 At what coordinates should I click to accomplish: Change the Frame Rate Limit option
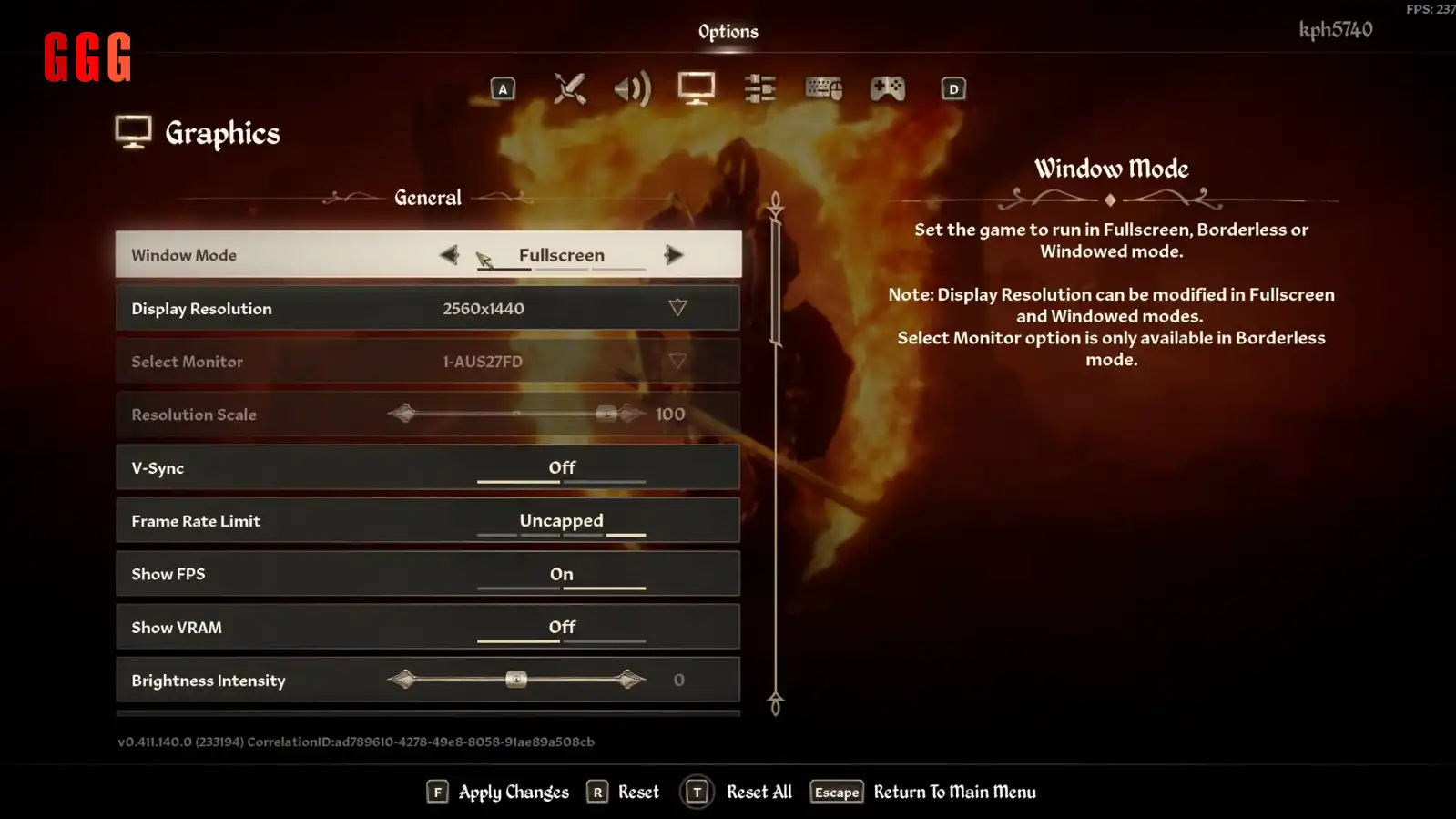point(561,521)
